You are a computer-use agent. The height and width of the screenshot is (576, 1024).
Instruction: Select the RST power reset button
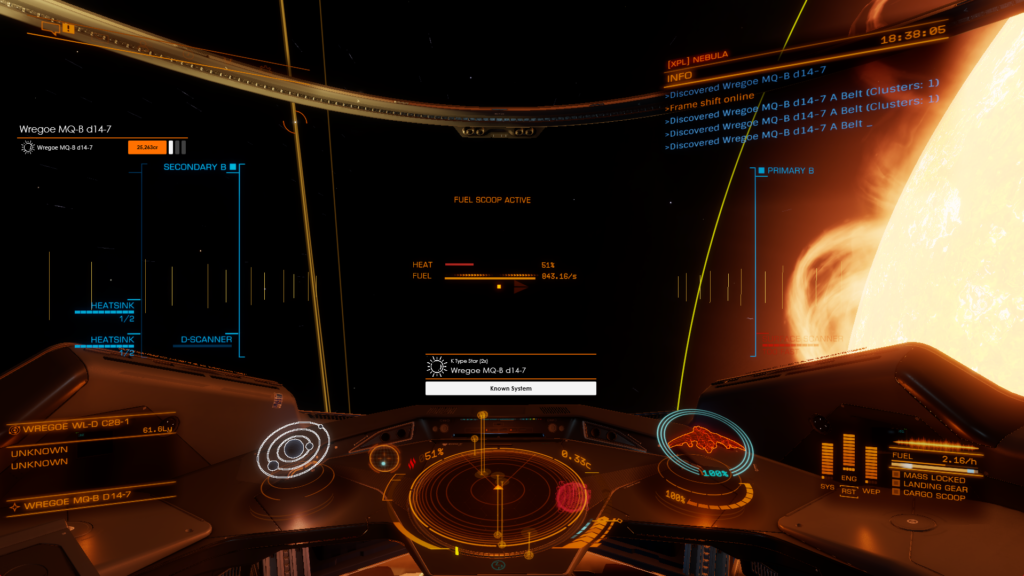pyautogui.click(x=849, y=490)
